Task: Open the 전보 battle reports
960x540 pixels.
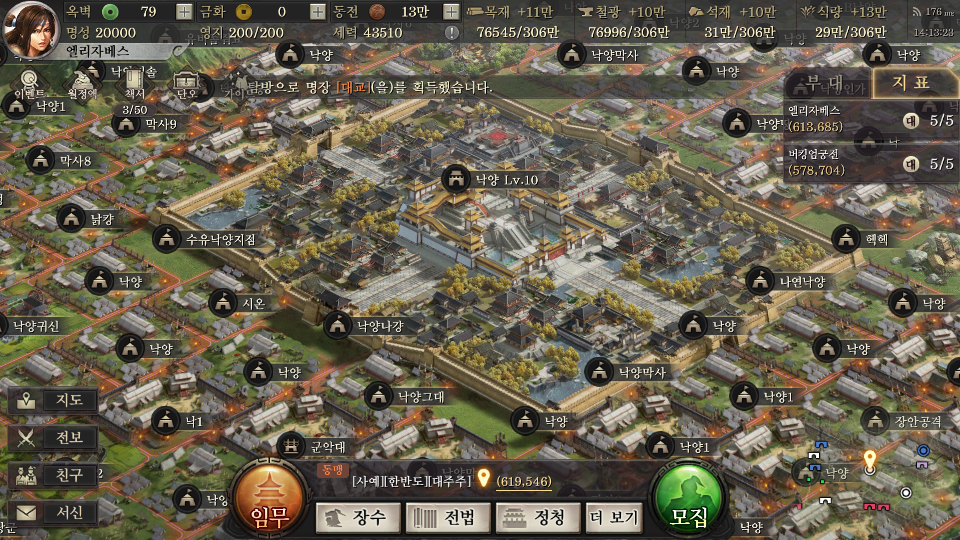Action: [54, 438]
